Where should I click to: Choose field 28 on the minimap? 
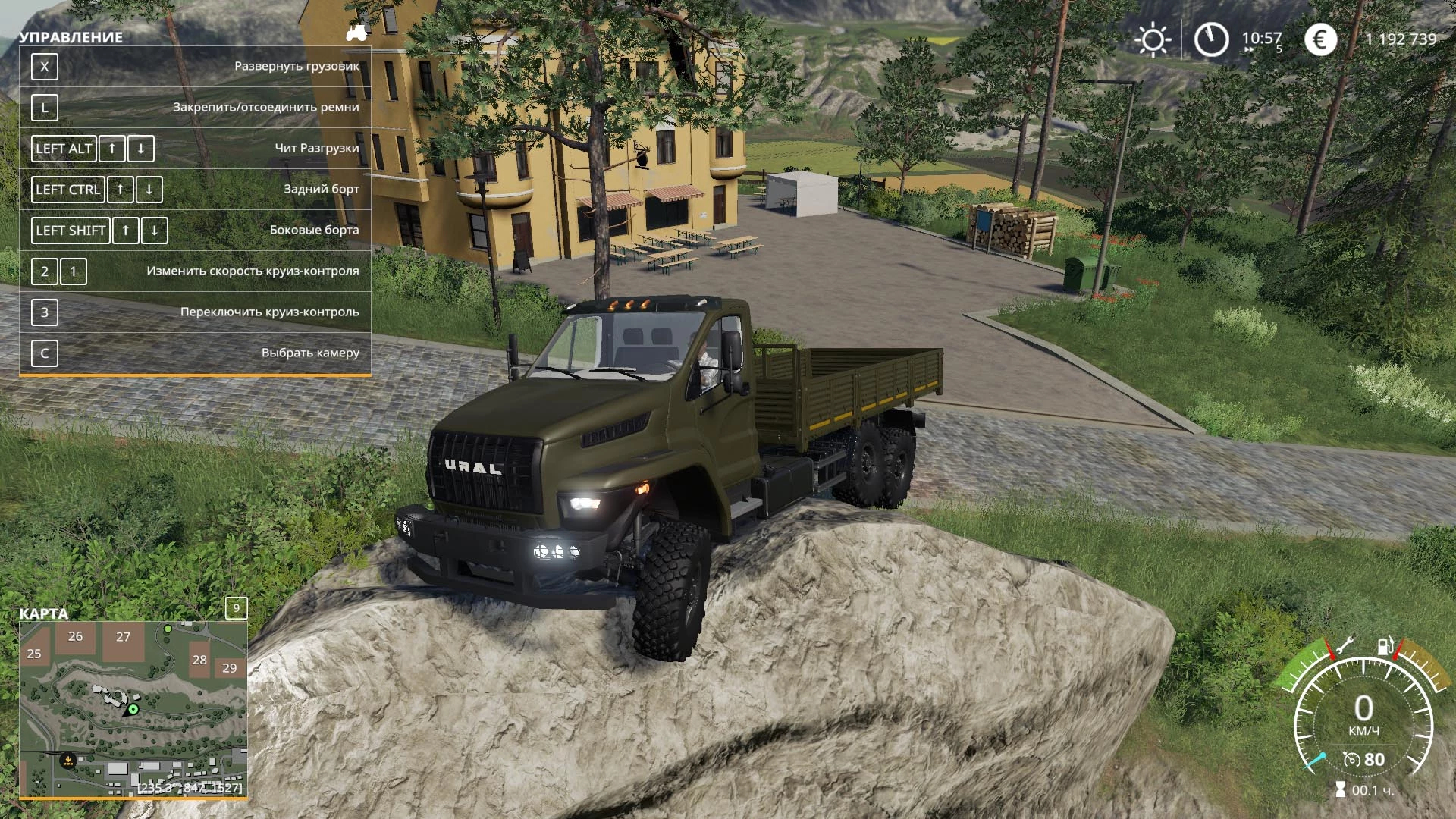tap(199, 660)
